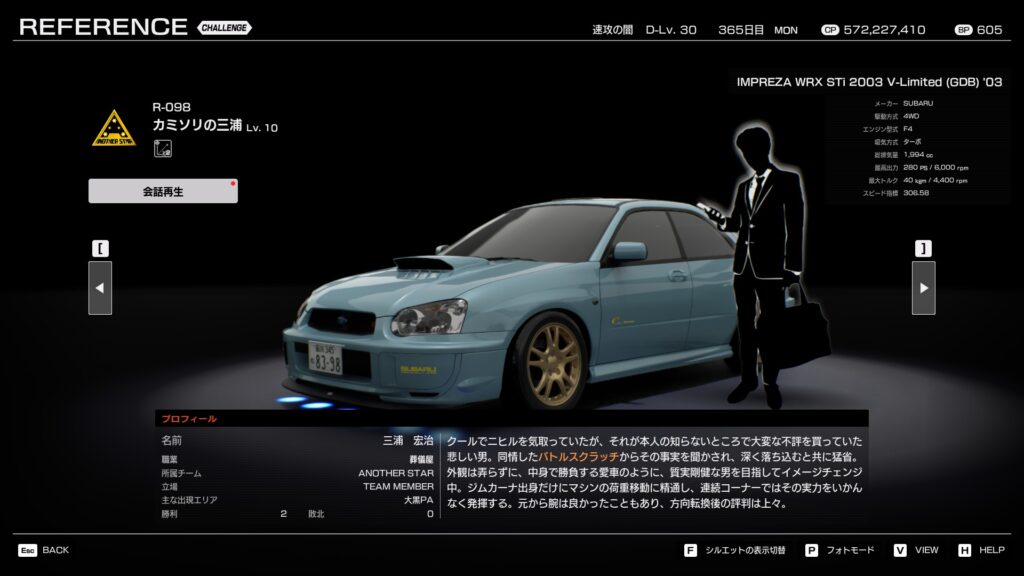
Task: Toggle the silhouette display option
Action: click(x=735, y=550)
